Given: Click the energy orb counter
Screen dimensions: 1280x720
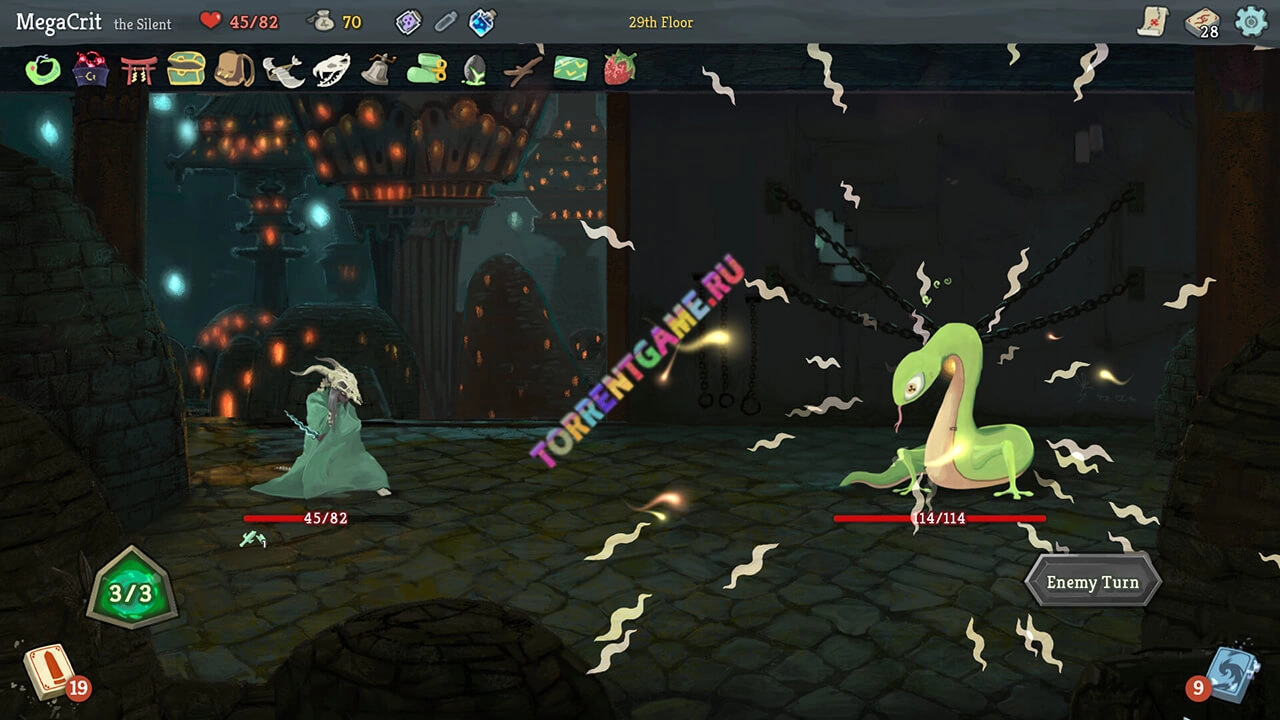Looking at the screenshot, I should click(x=131, y=594).
